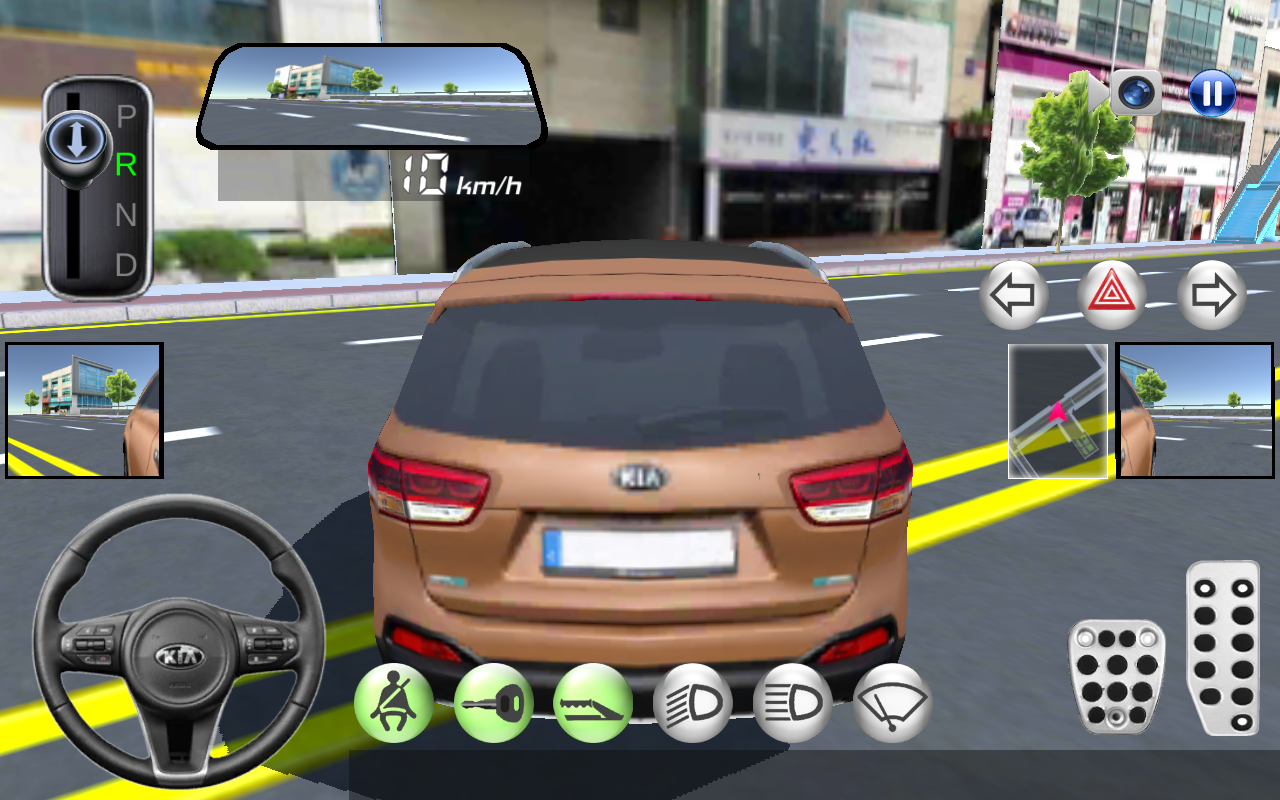The width and height of the screenshot is (1280, 800).
Task: Enable the right turn signal
Action: click(x=1212, y=295)
